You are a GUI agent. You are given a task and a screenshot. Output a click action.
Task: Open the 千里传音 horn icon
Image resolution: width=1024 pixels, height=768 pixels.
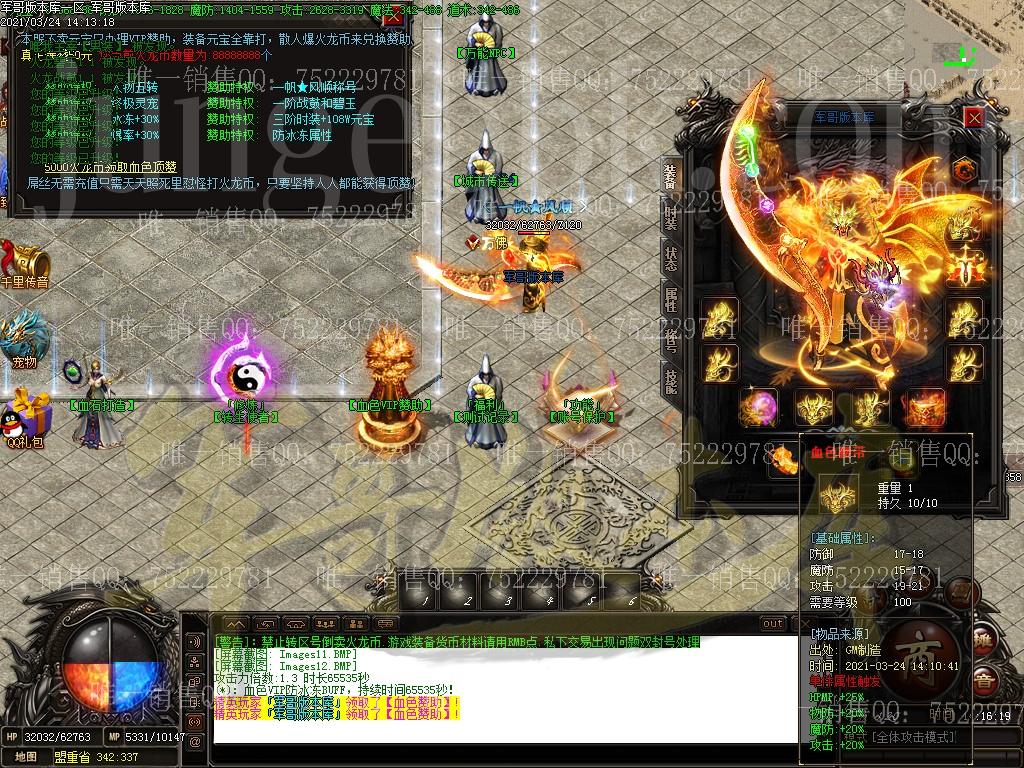(25, 260)
